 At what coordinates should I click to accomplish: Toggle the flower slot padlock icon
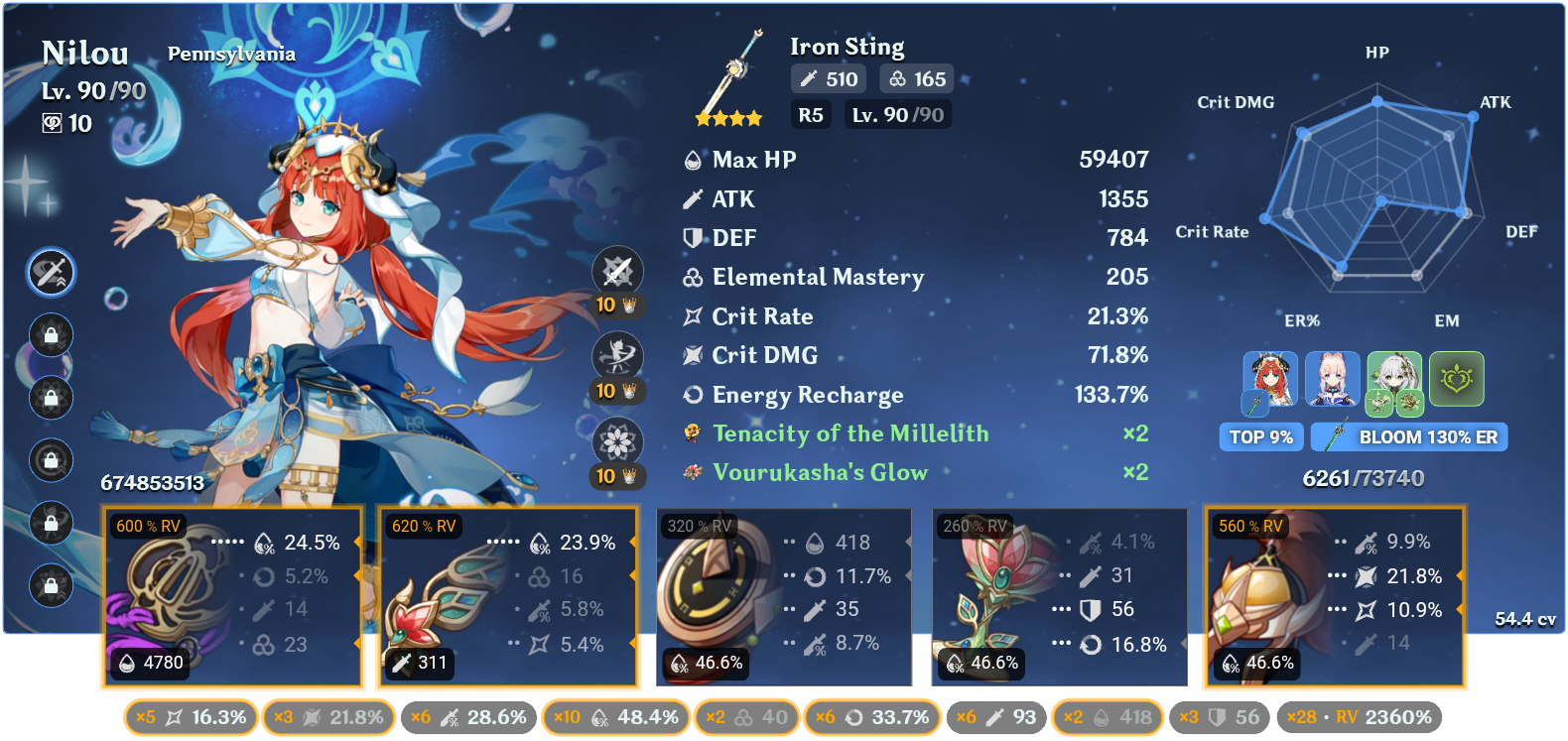[x=50, y=336]
